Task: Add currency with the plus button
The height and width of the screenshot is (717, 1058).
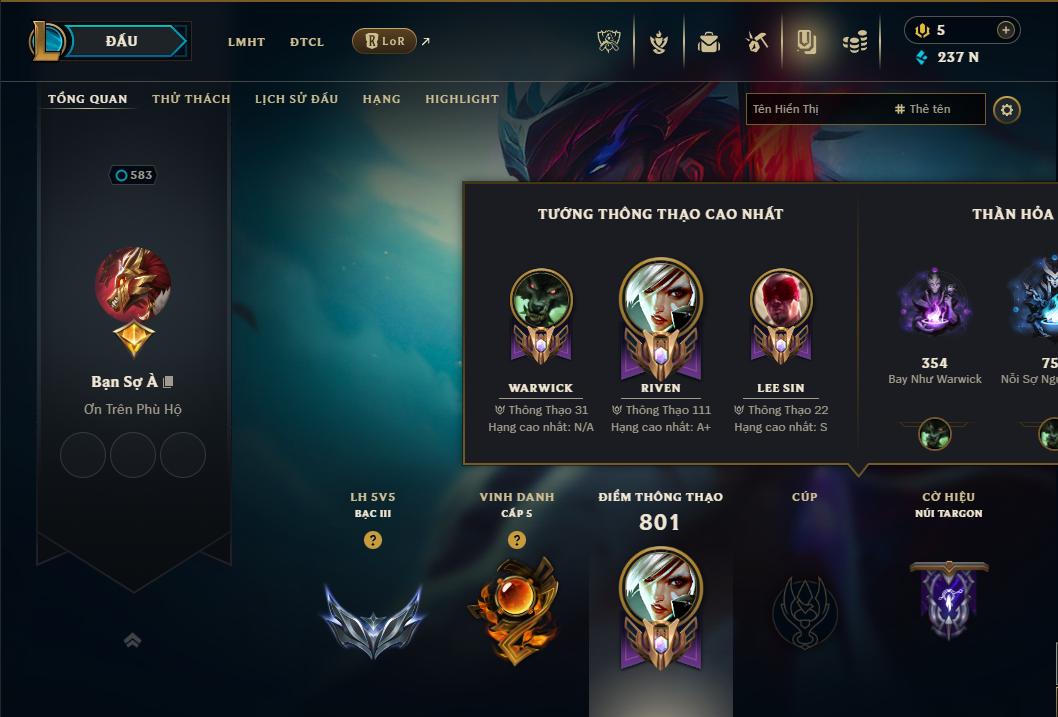Action: (1006, 30)
